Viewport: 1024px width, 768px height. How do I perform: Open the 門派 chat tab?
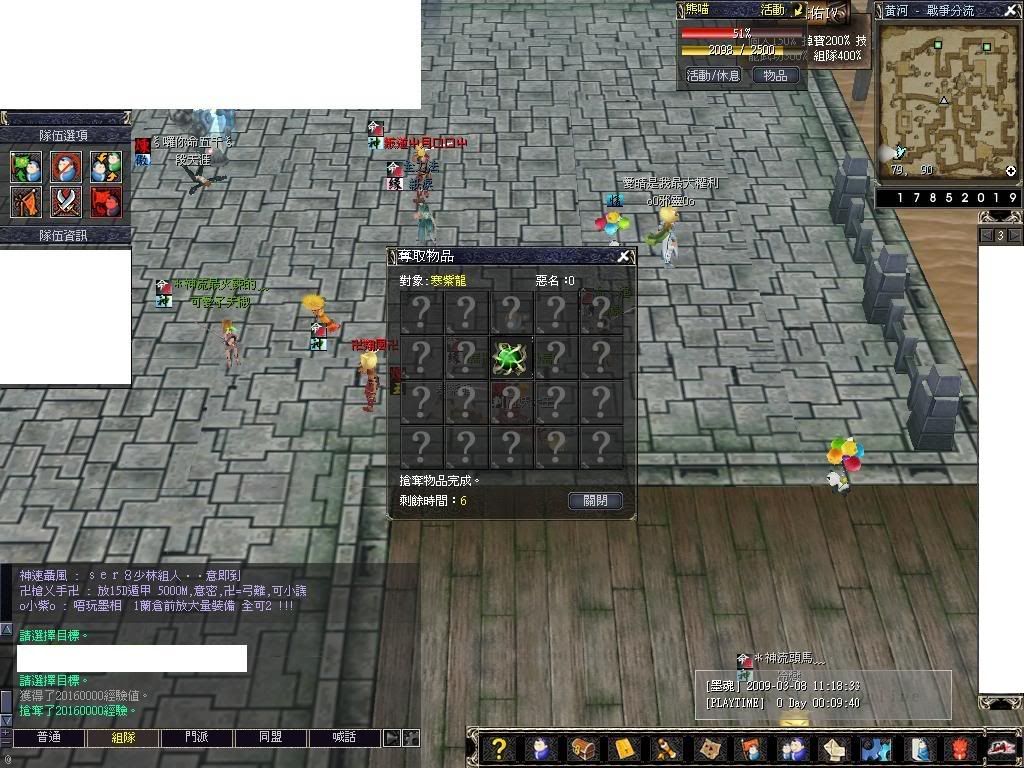[197, 737]
